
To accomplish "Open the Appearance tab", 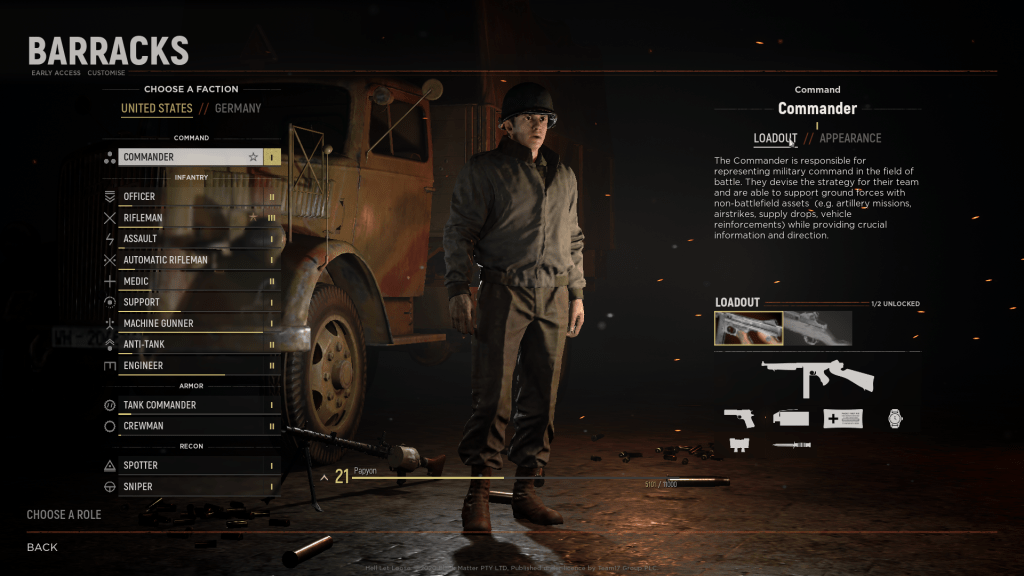I will (850, 138).
